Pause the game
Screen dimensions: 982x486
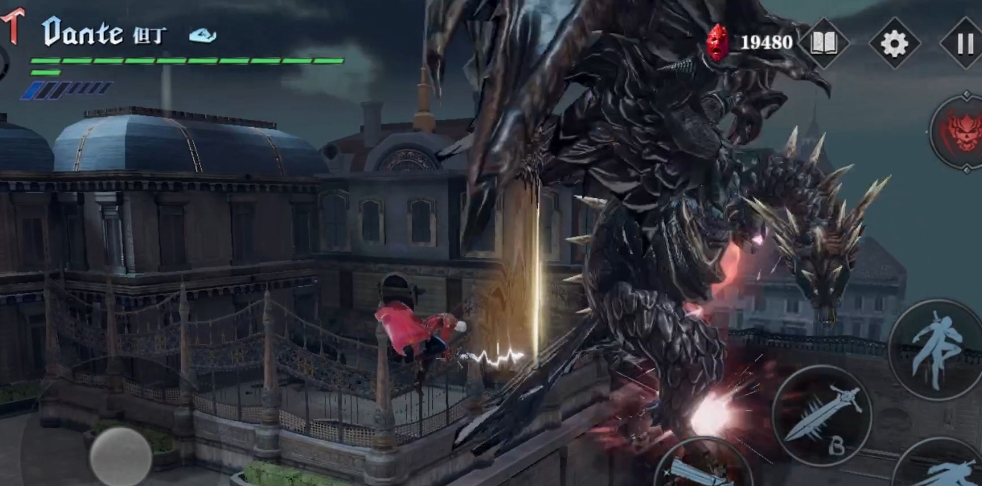click(x=963, y=43)
